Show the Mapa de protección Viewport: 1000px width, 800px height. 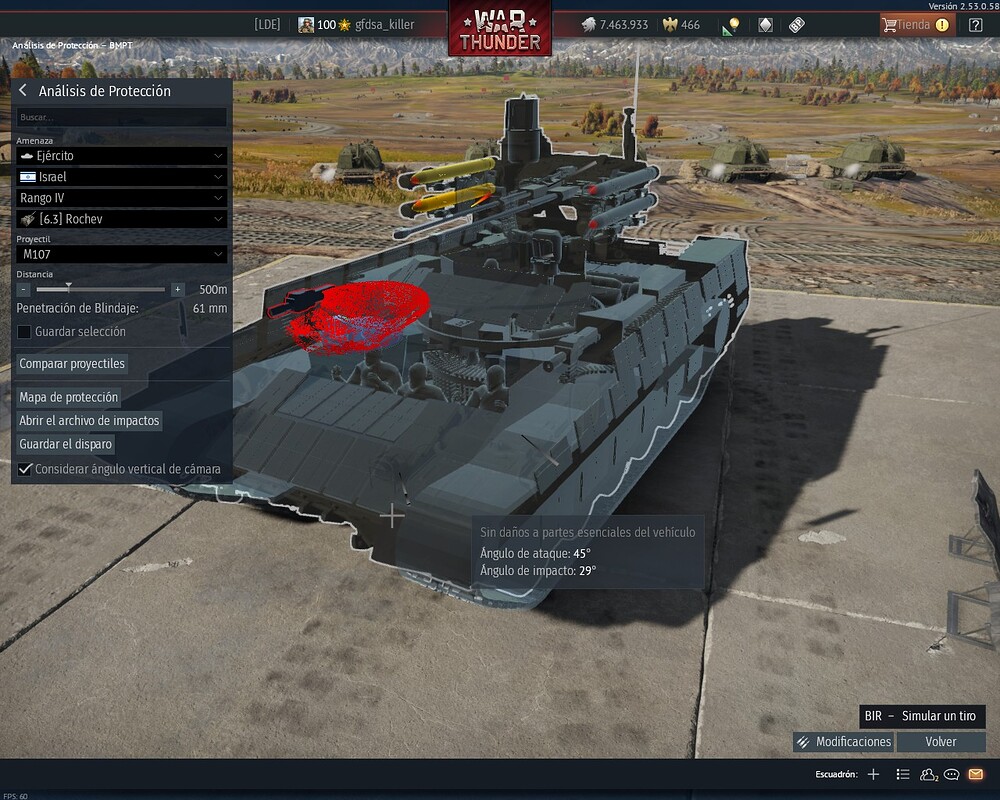pyautogui.click(x=69, y=397)
